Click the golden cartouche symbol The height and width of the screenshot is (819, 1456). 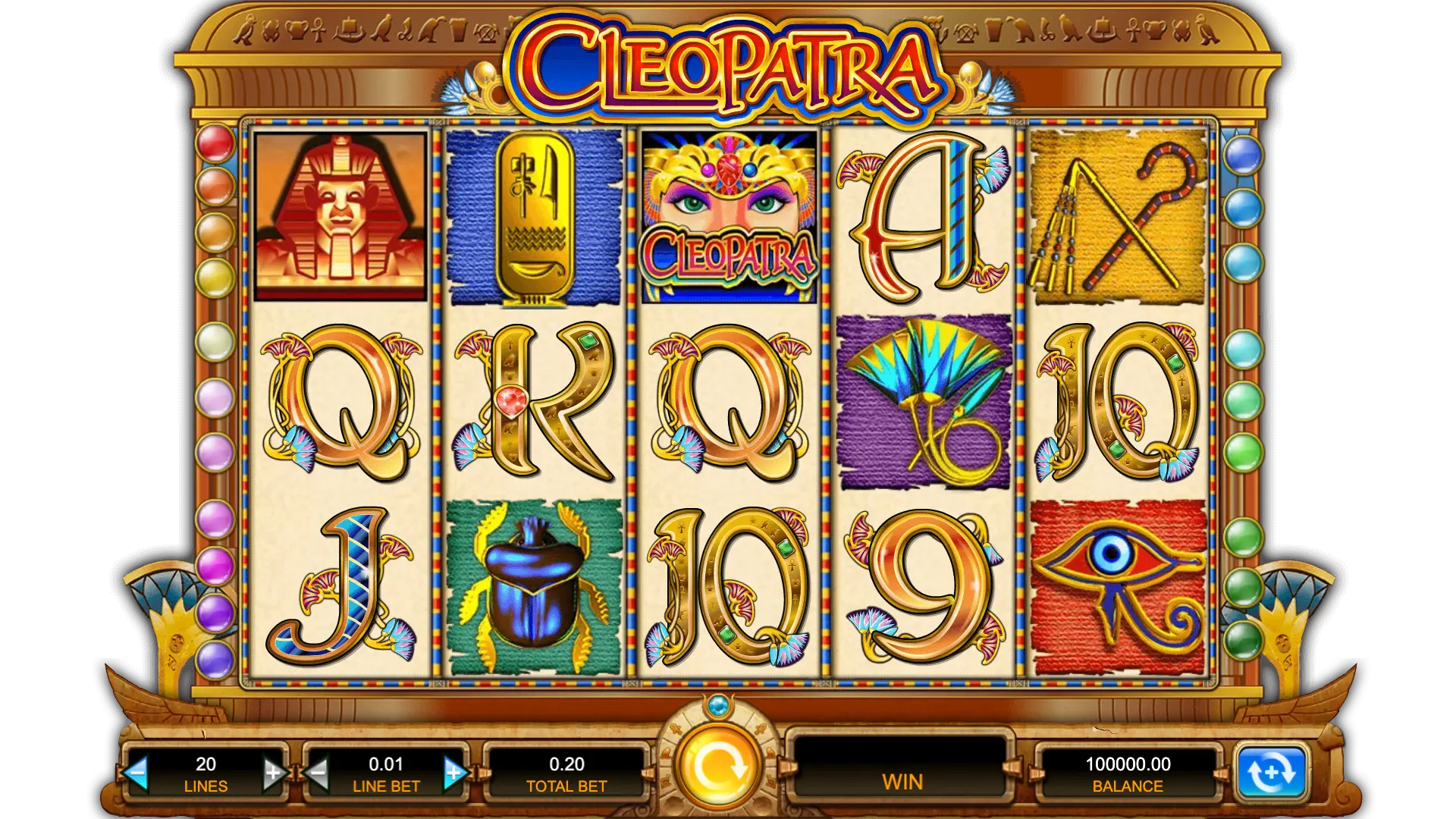tap(534, 215)
